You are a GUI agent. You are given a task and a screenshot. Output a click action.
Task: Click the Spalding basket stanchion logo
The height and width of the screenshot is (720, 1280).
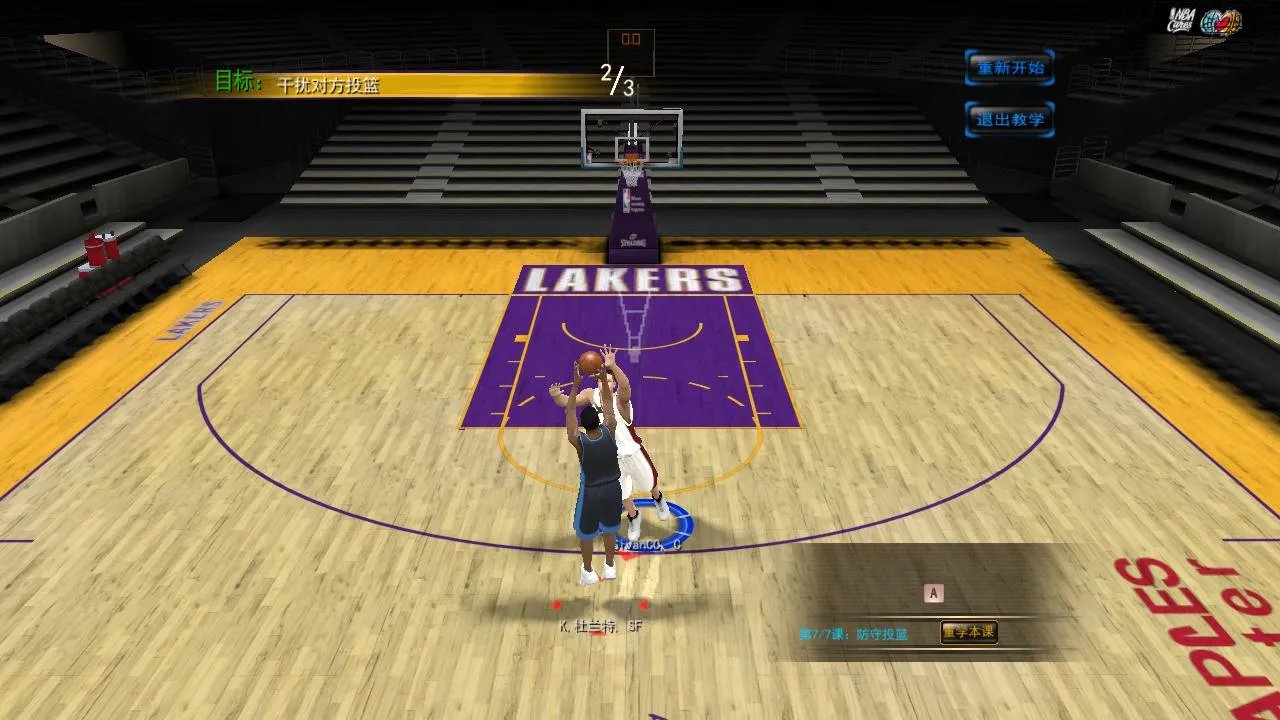pos(633,241)
